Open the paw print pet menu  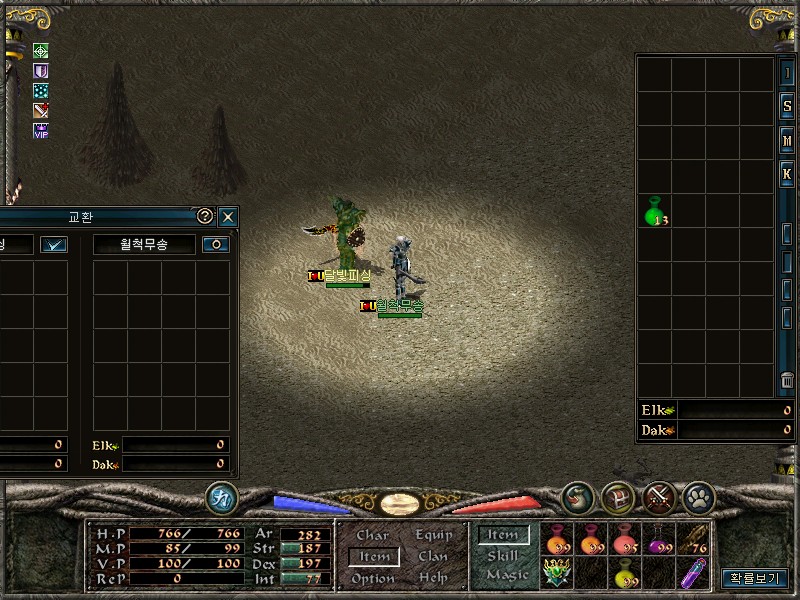click(697, 496)
